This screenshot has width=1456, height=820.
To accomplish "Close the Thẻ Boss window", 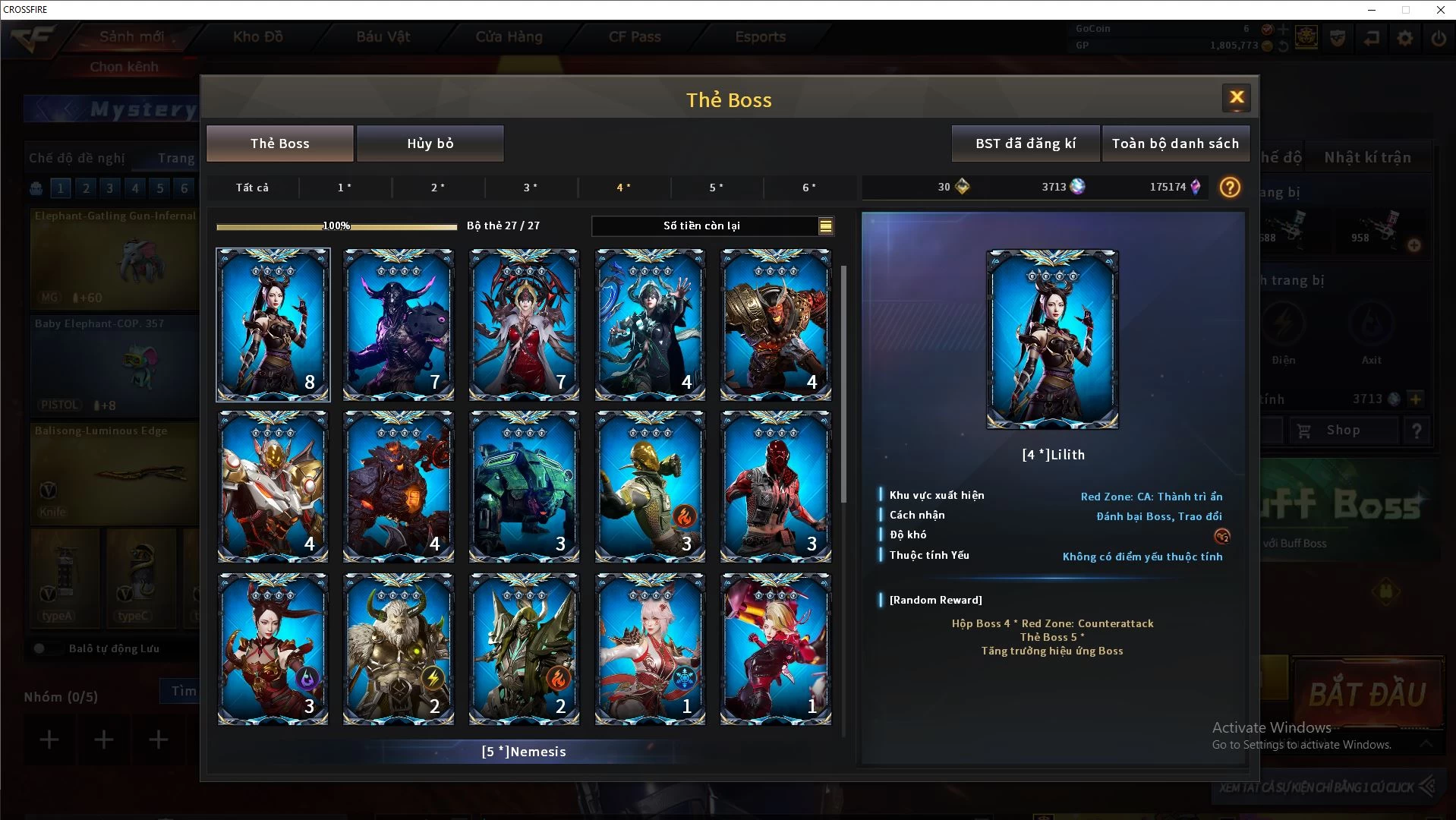I will tap(1236, 98).
